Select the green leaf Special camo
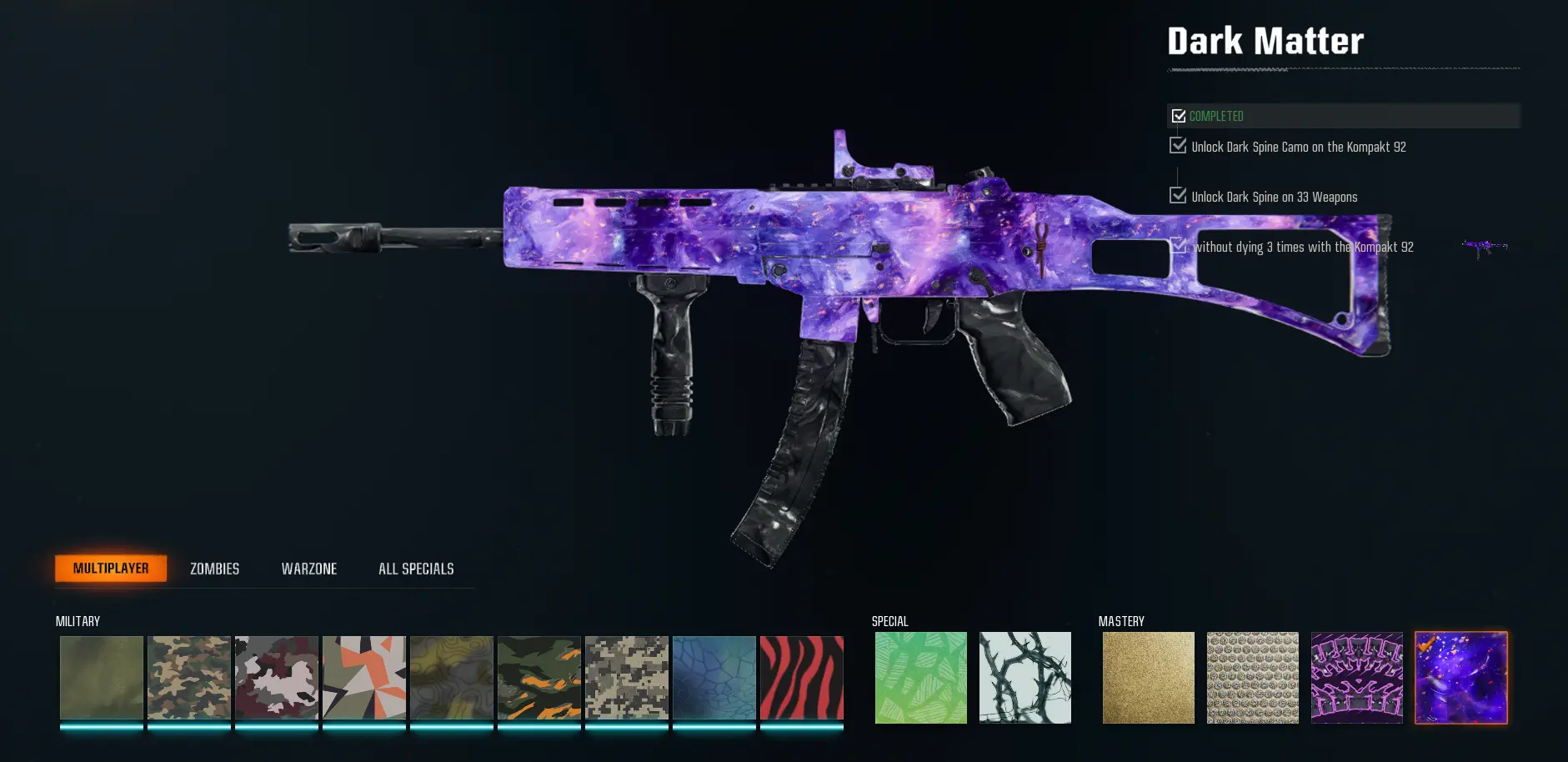 920,677
